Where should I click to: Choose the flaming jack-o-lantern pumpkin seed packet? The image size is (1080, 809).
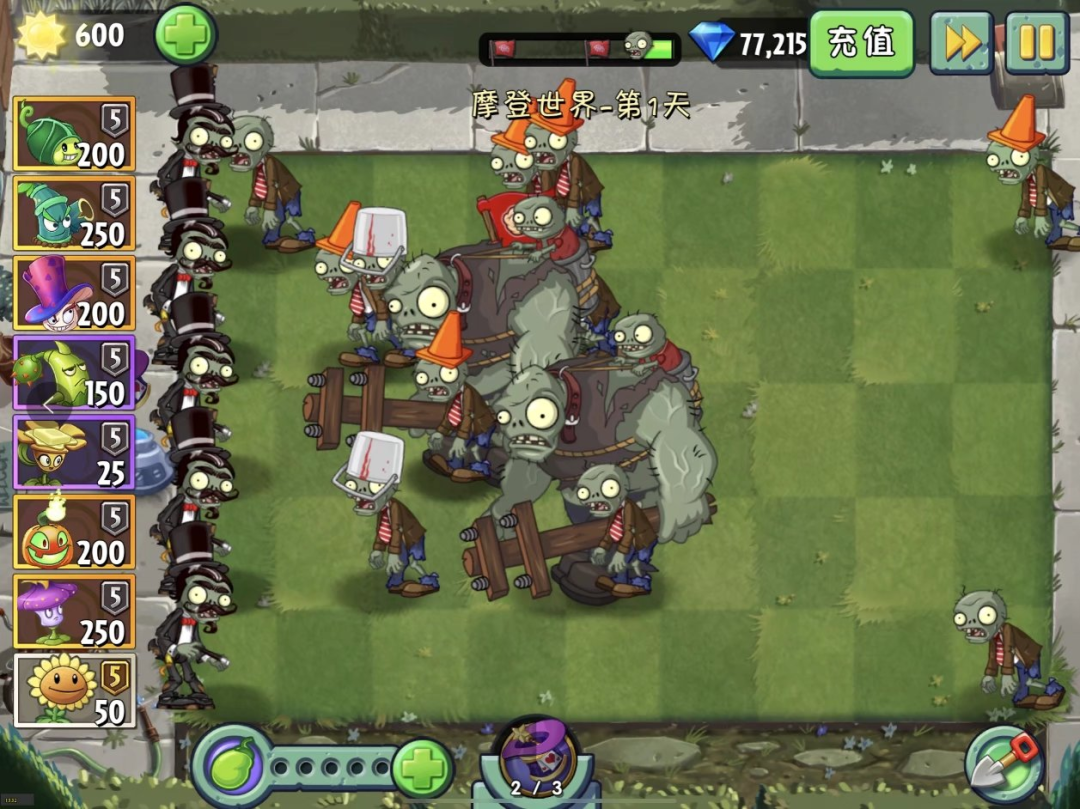75,531
